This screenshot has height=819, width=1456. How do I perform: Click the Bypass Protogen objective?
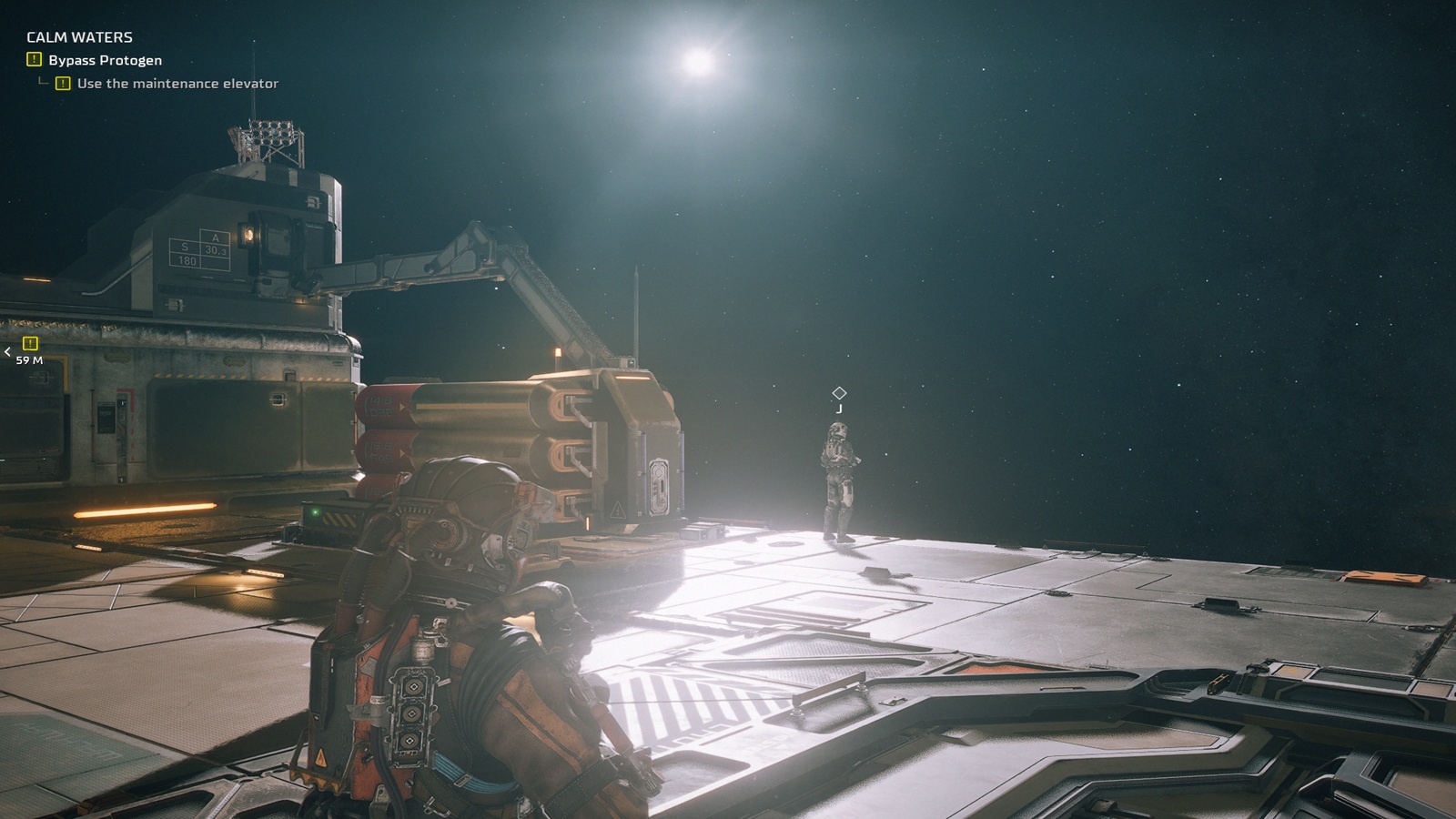click(x=105, y=60)
